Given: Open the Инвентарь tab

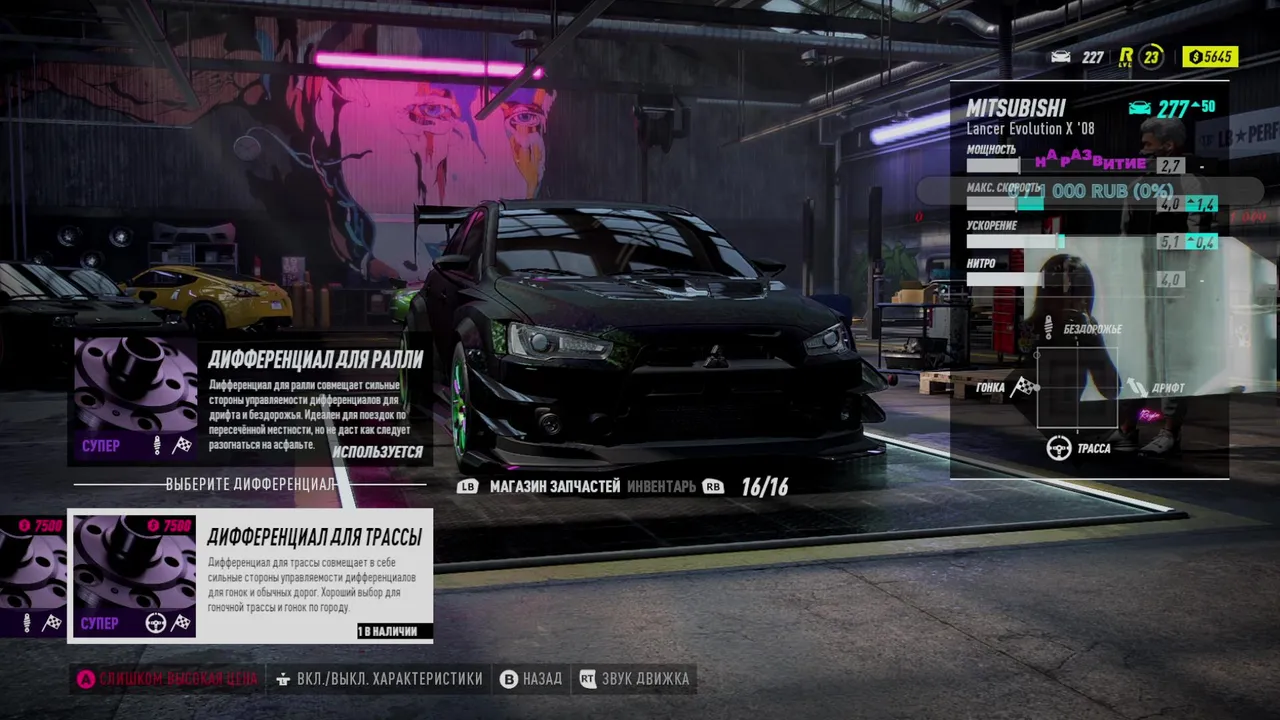Looking at the screenshot, I should point(661,487).
